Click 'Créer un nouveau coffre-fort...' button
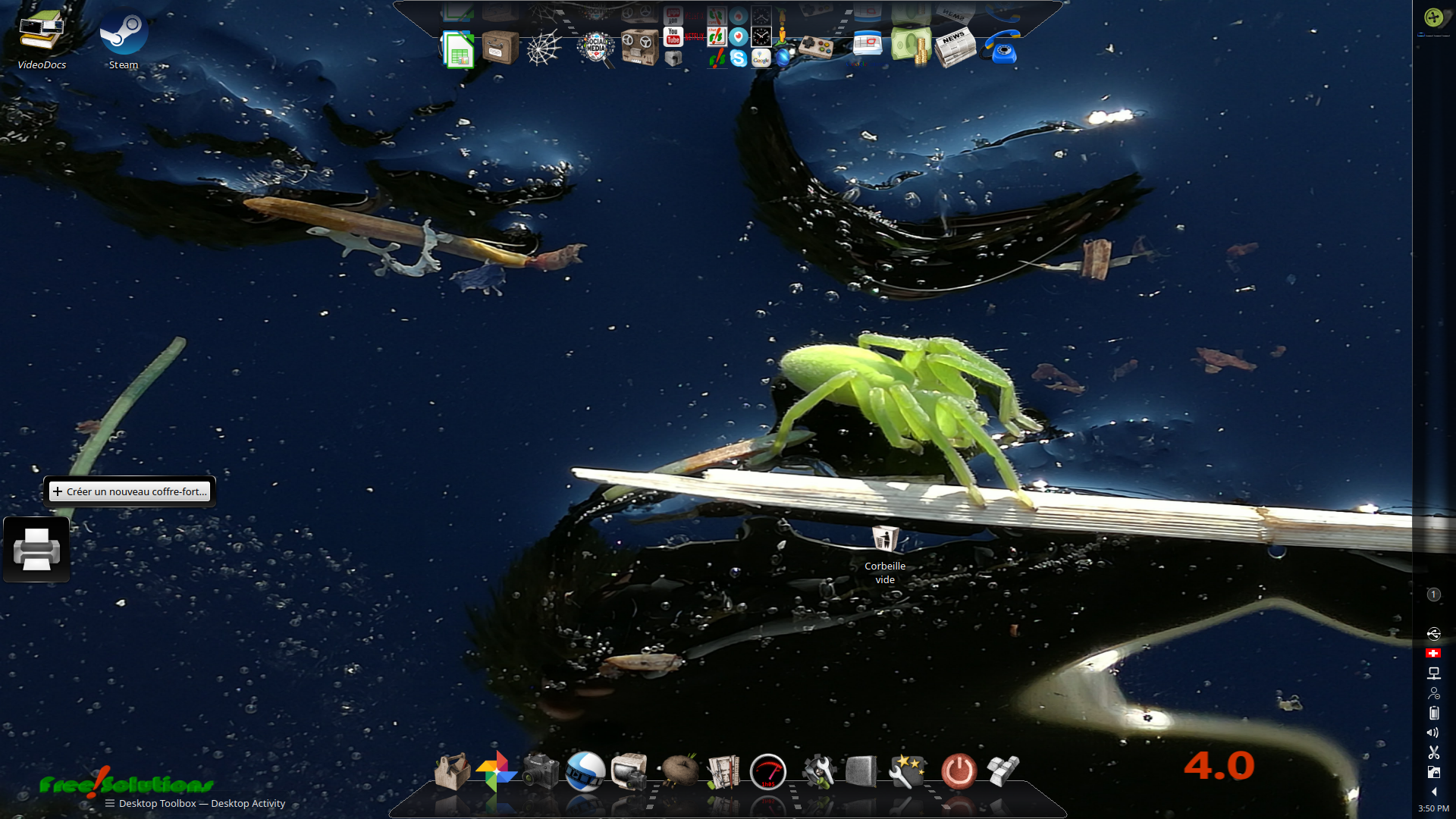 pos(130,491)
